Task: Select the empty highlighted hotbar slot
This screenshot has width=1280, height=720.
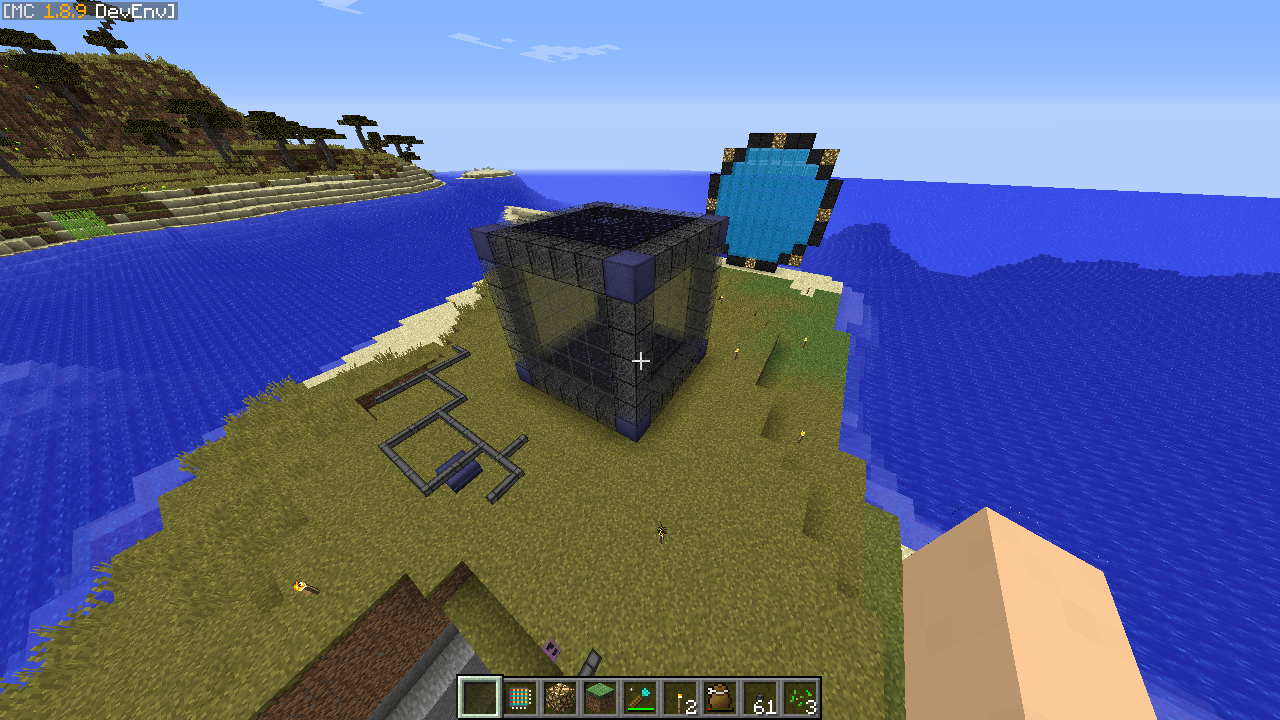Action: point(480,697)
